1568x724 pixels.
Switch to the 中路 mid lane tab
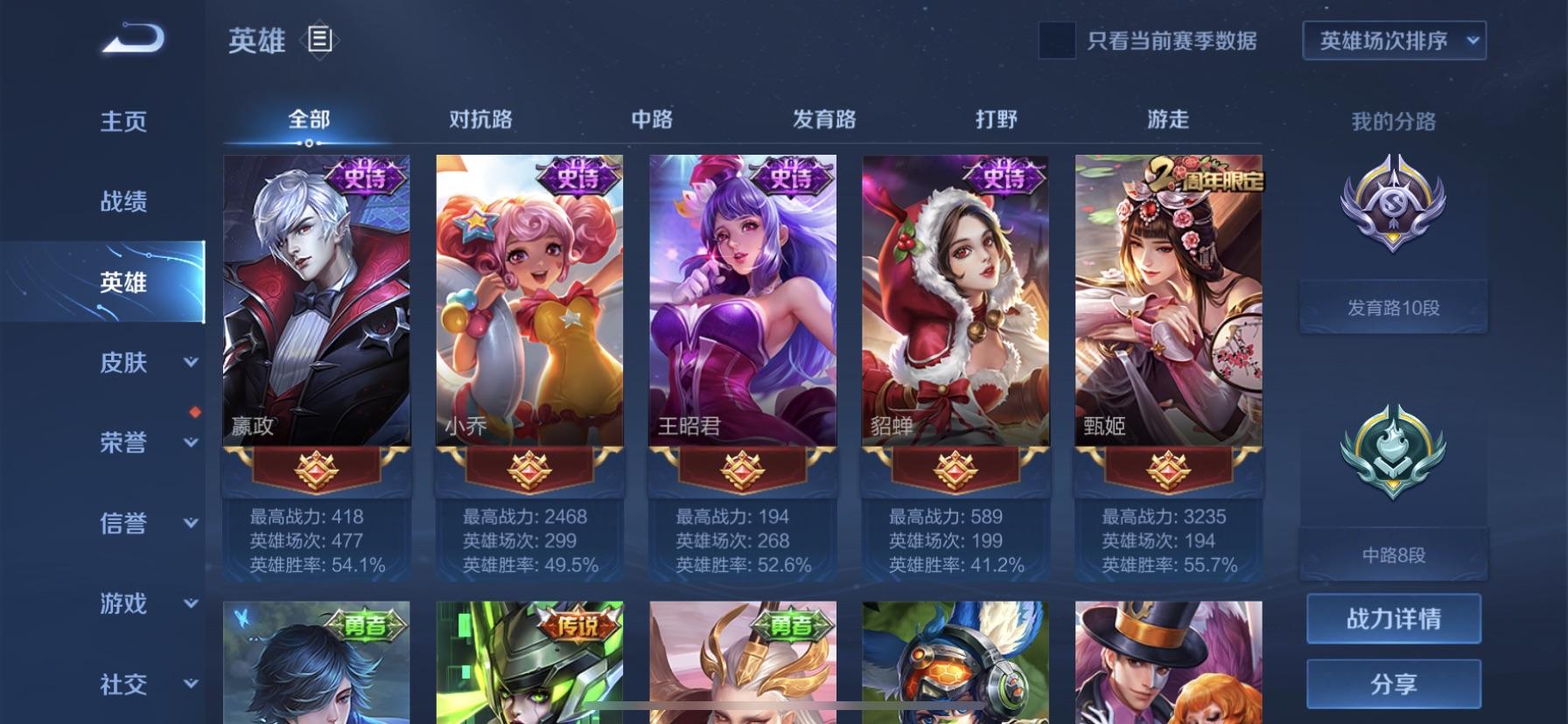pyautogui.click(x=652, y=120)
